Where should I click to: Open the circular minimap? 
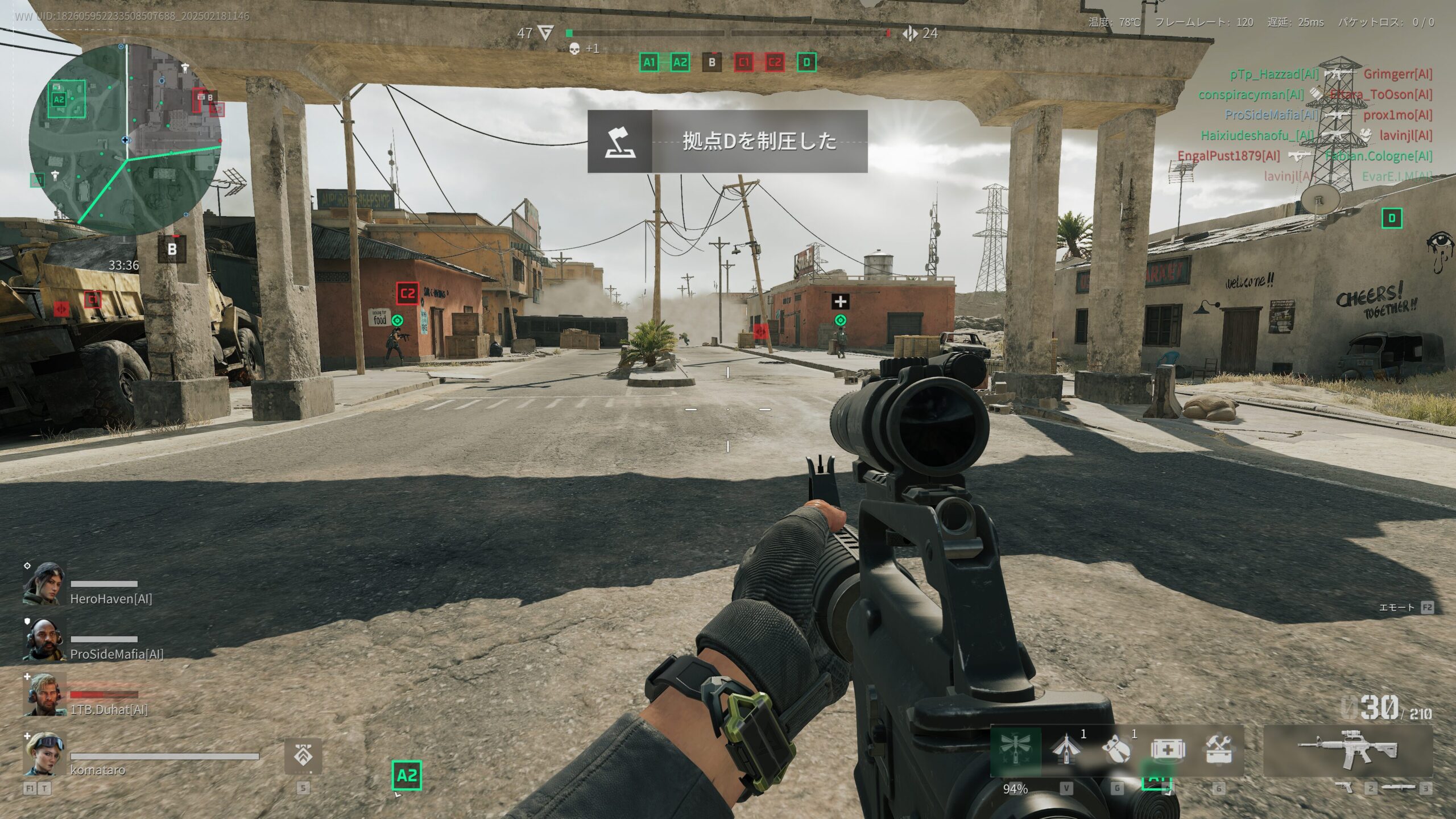125,138
